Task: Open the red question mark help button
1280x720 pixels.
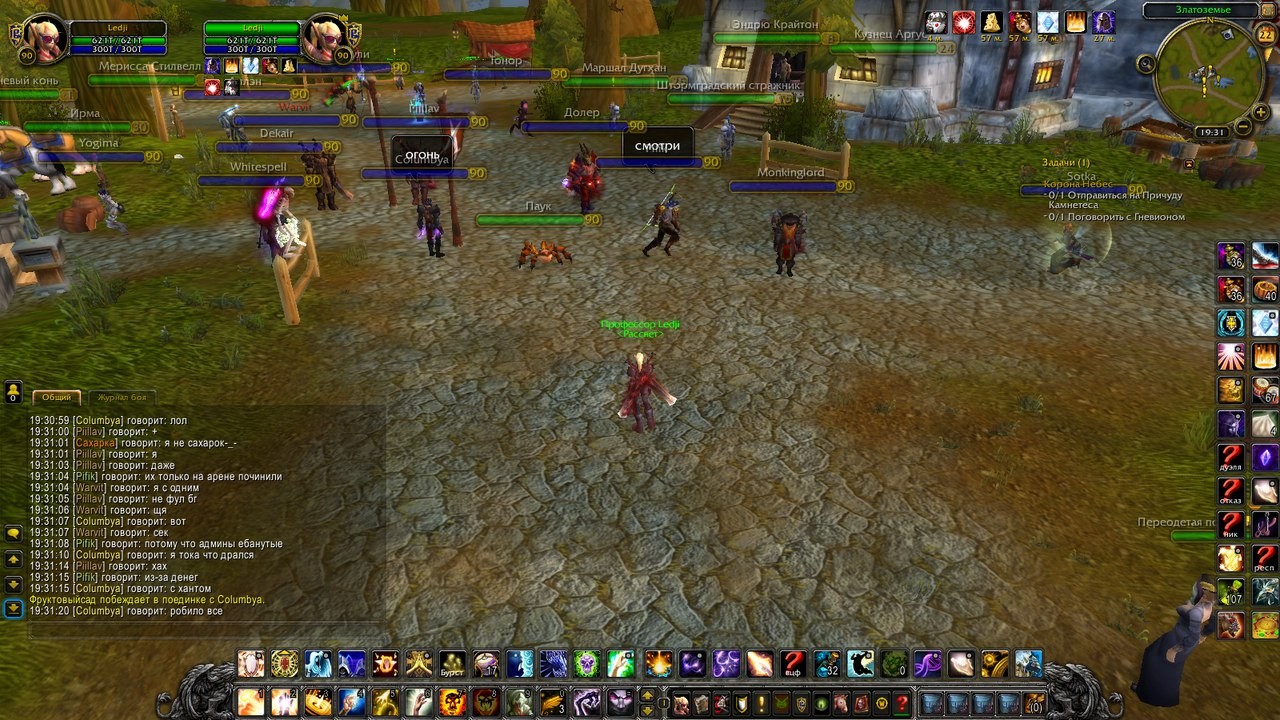Action: coord(901,703)
